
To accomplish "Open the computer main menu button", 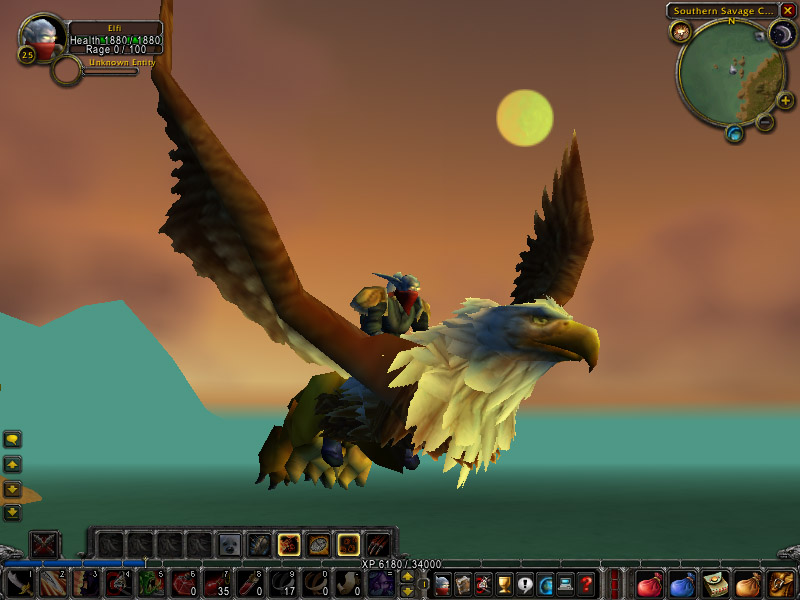I will tap(567, 583).
